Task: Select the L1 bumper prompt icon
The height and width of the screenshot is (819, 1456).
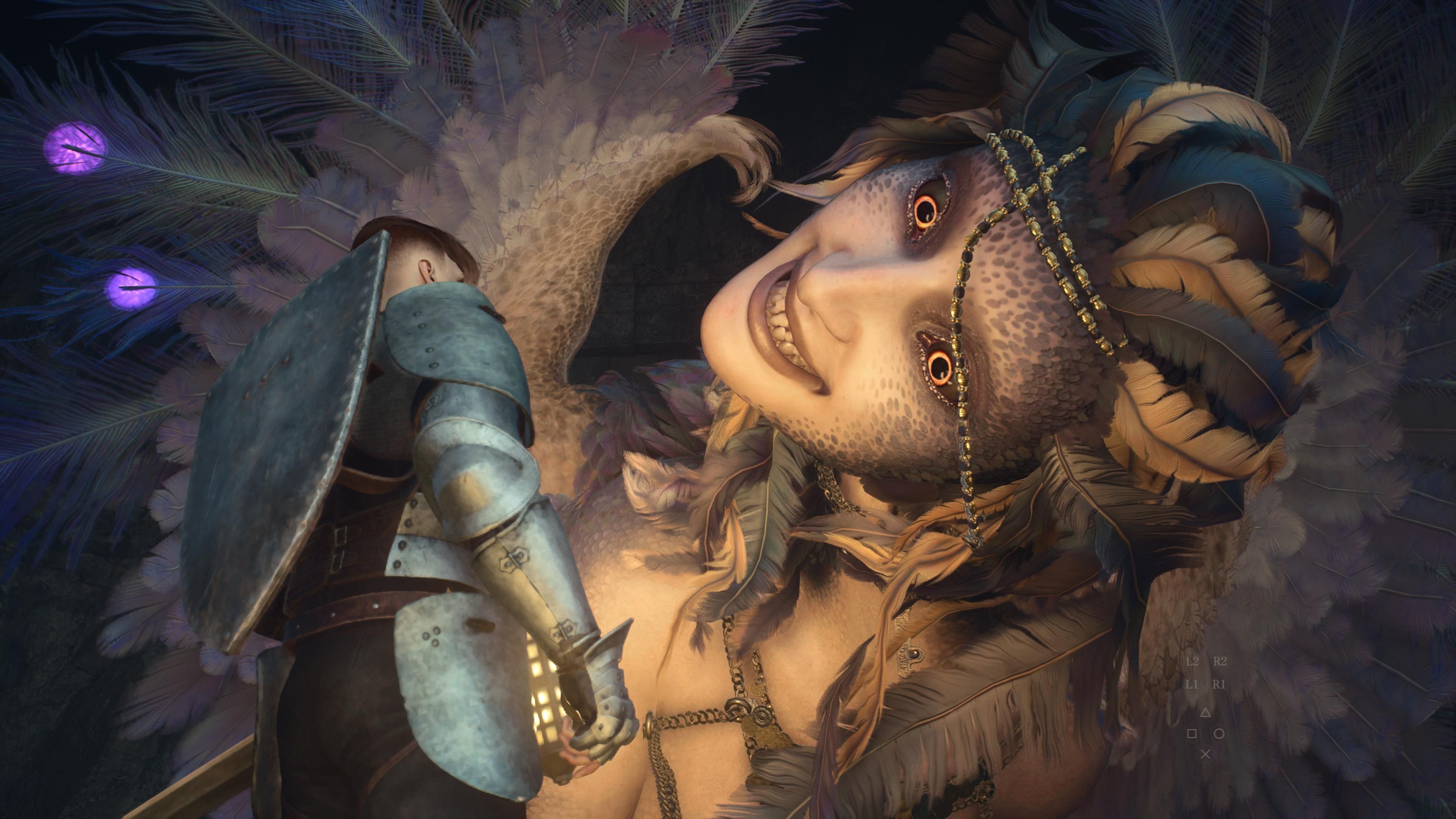Action: pos(1192,685)
